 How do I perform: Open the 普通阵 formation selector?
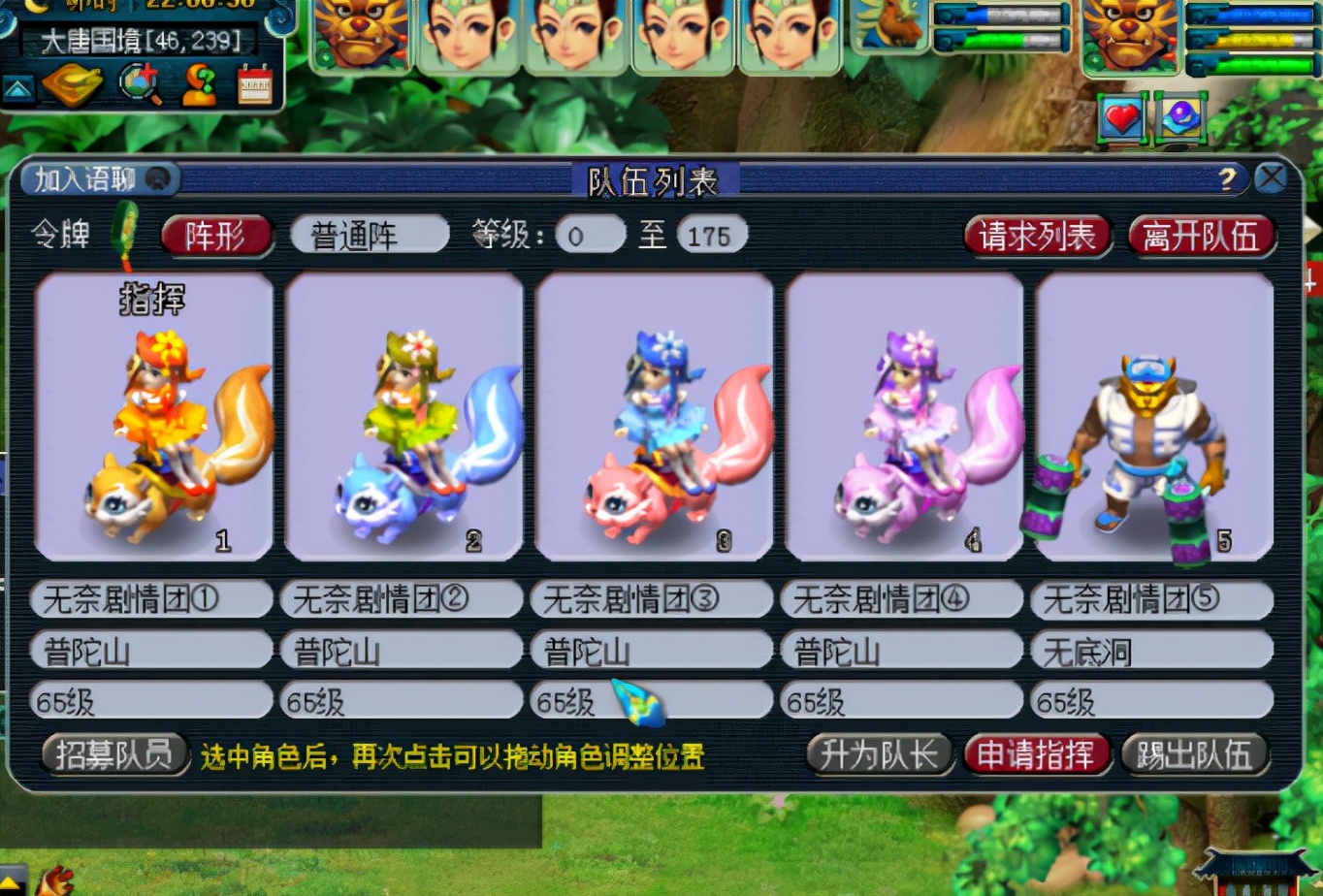pyautogui.click(x=370, y=234)
